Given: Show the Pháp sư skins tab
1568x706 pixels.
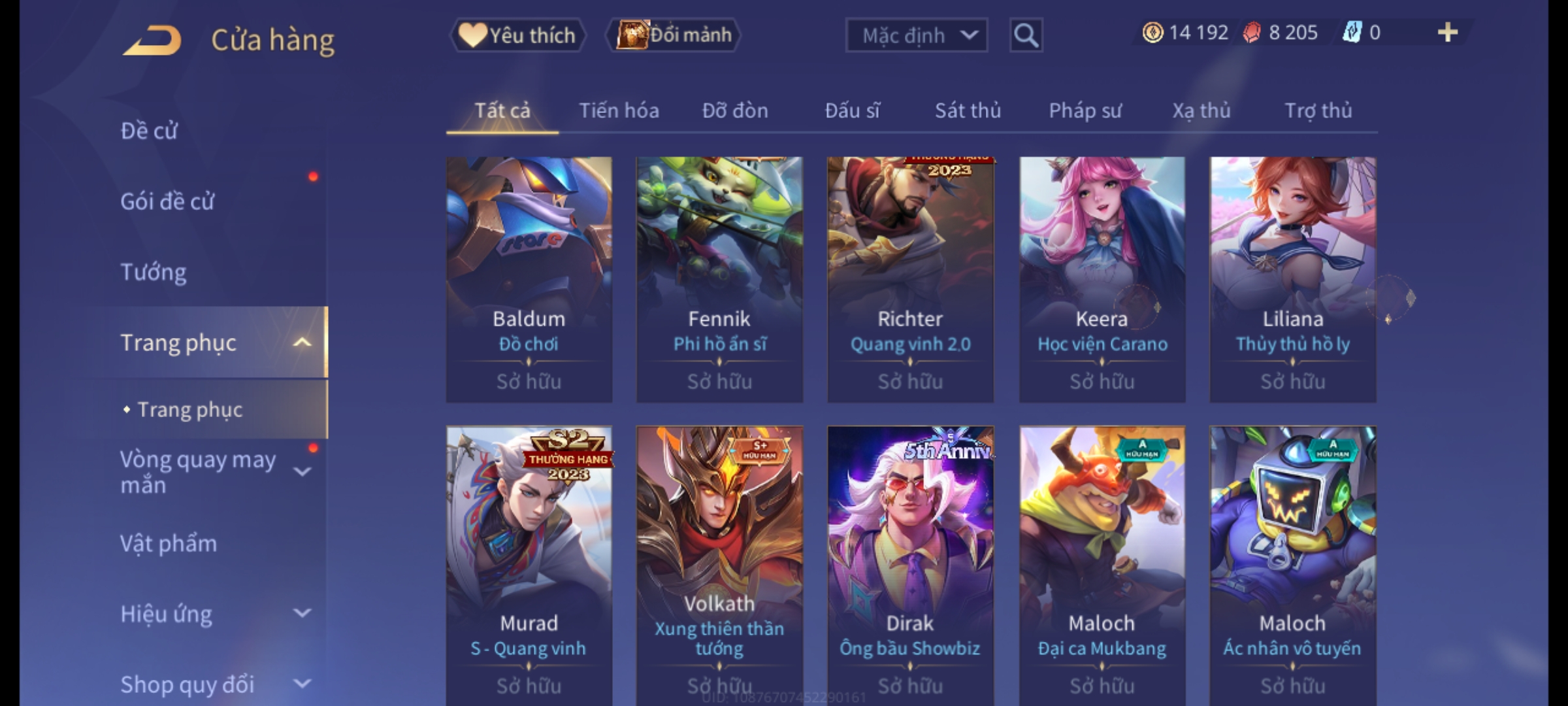Looking at the screenshot, I should pos(1085,111).
